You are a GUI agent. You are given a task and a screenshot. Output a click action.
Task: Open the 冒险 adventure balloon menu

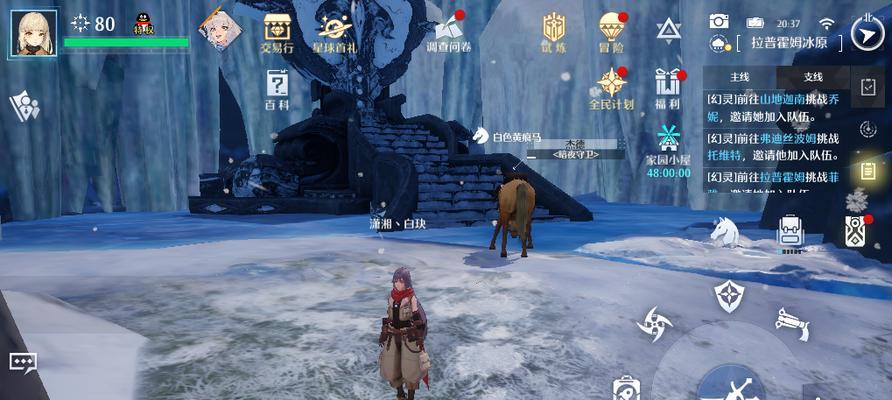coord(611,33)
